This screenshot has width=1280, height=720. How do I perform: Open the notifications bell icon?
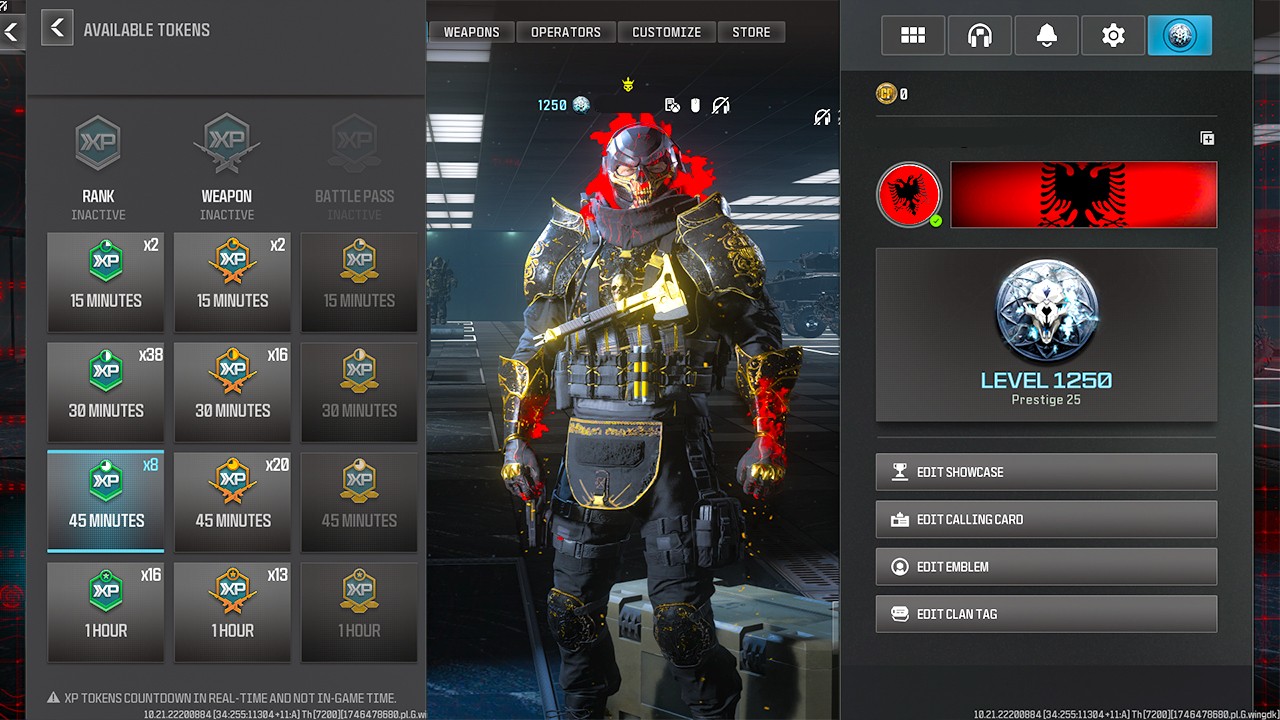click(x=1046, y=35)
